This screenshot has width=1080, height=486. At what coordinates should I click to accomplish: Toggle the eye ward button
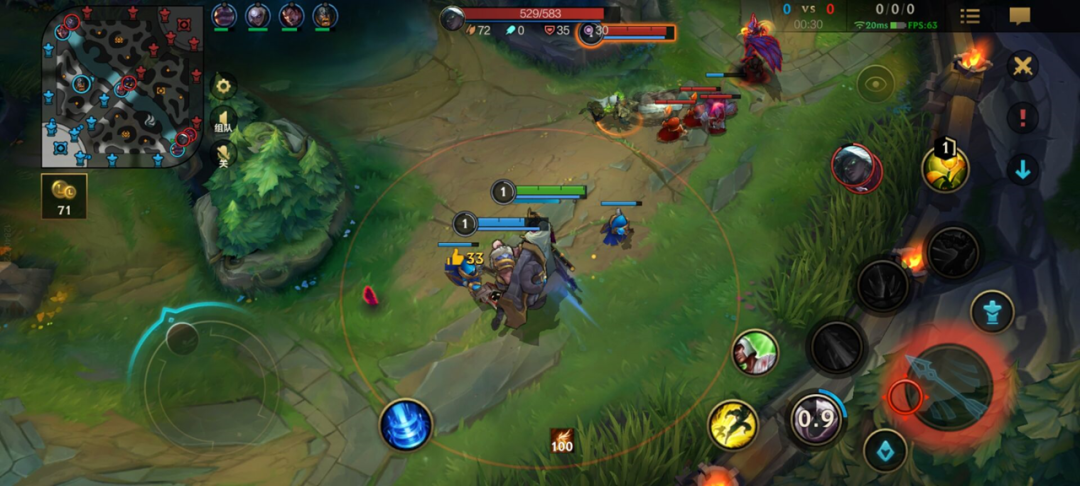coord(875,84)
